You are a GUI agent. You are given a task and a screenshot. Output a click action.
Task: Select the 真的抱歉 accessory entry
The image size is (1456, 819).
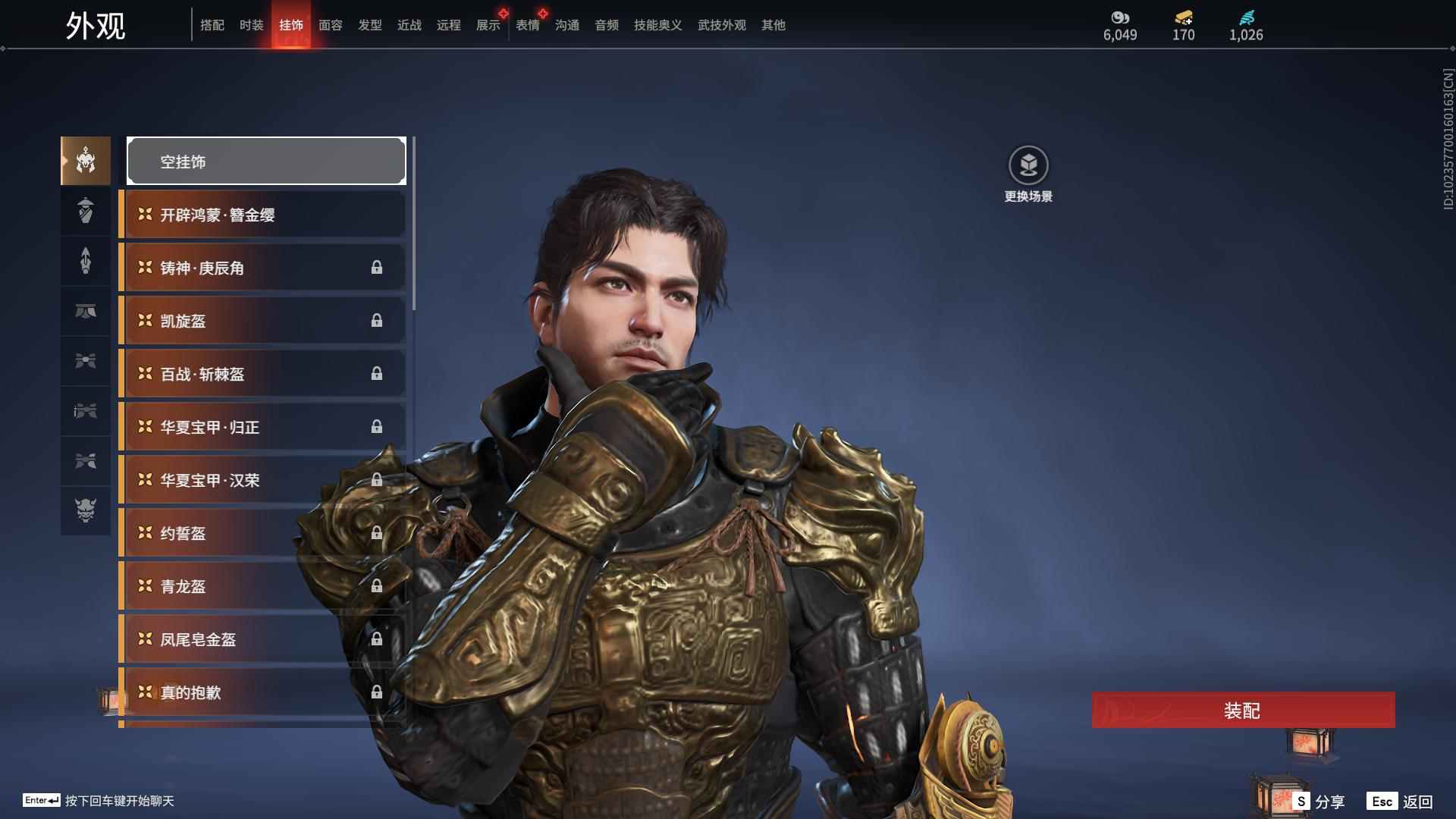[262, 692]
